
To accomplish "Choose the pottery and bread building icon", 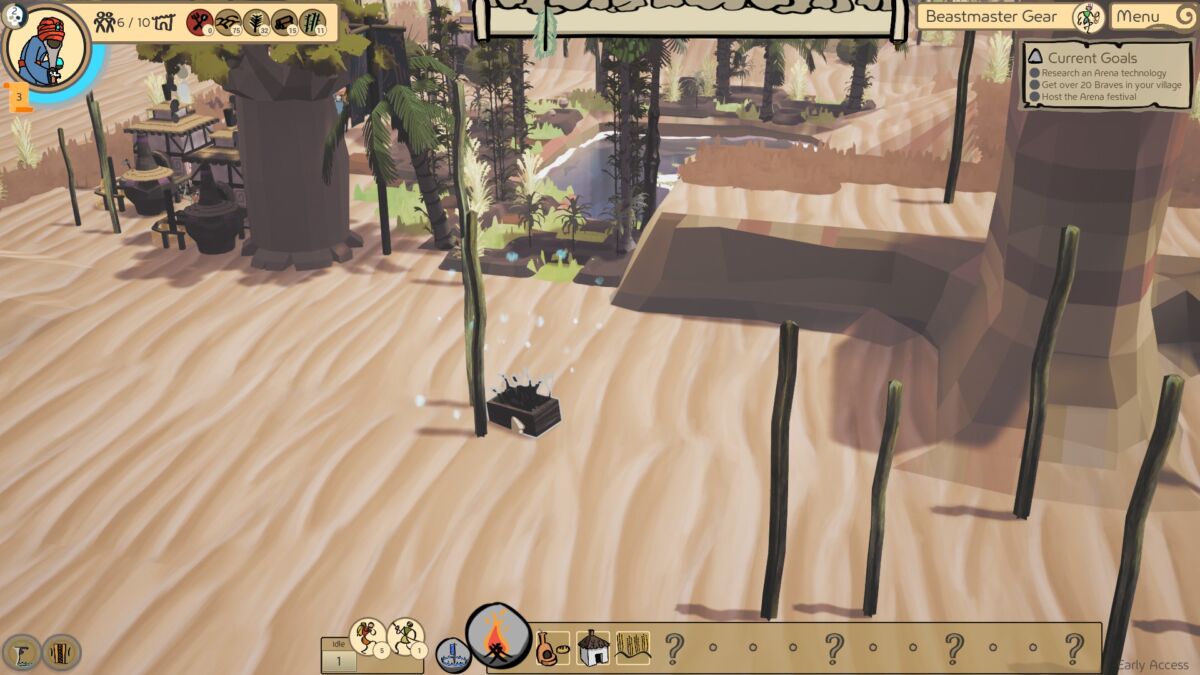I will 552,647.
